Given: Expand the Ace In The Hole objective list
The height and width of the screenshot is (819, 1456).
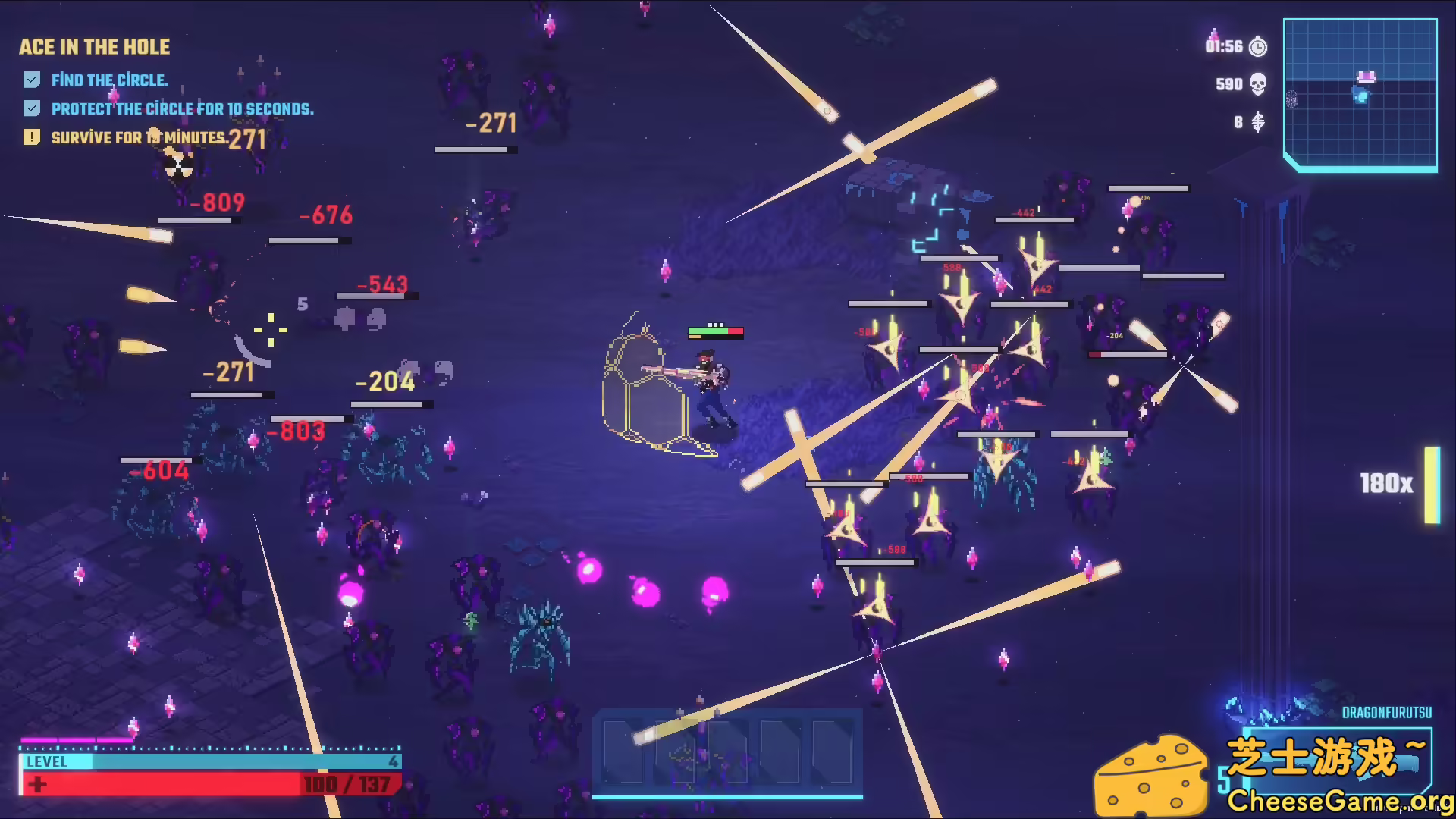Looking at the screenshot, I should [94, 47].
